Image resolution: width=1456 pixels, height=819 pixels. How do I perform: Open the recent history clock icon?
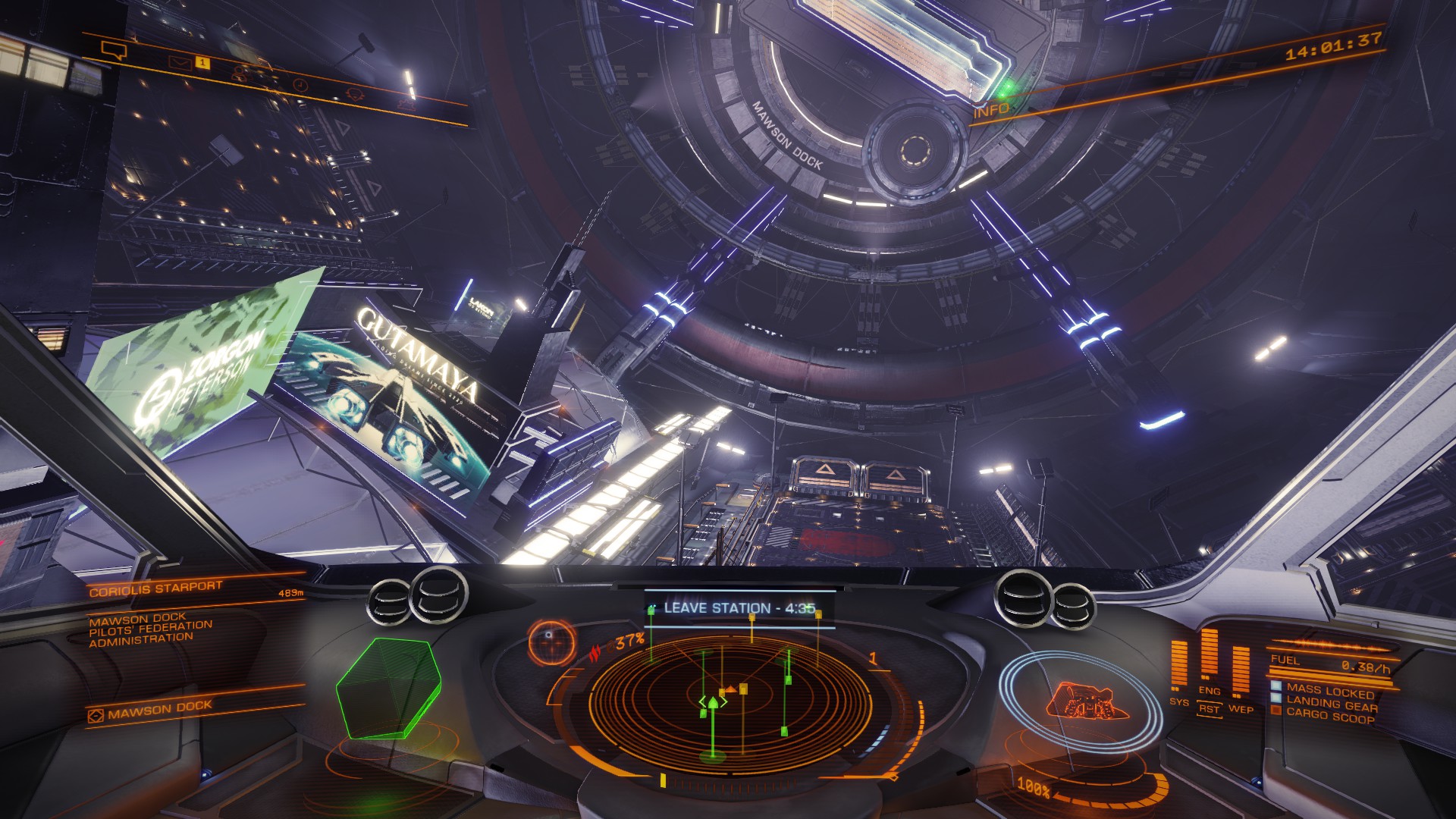299,83
